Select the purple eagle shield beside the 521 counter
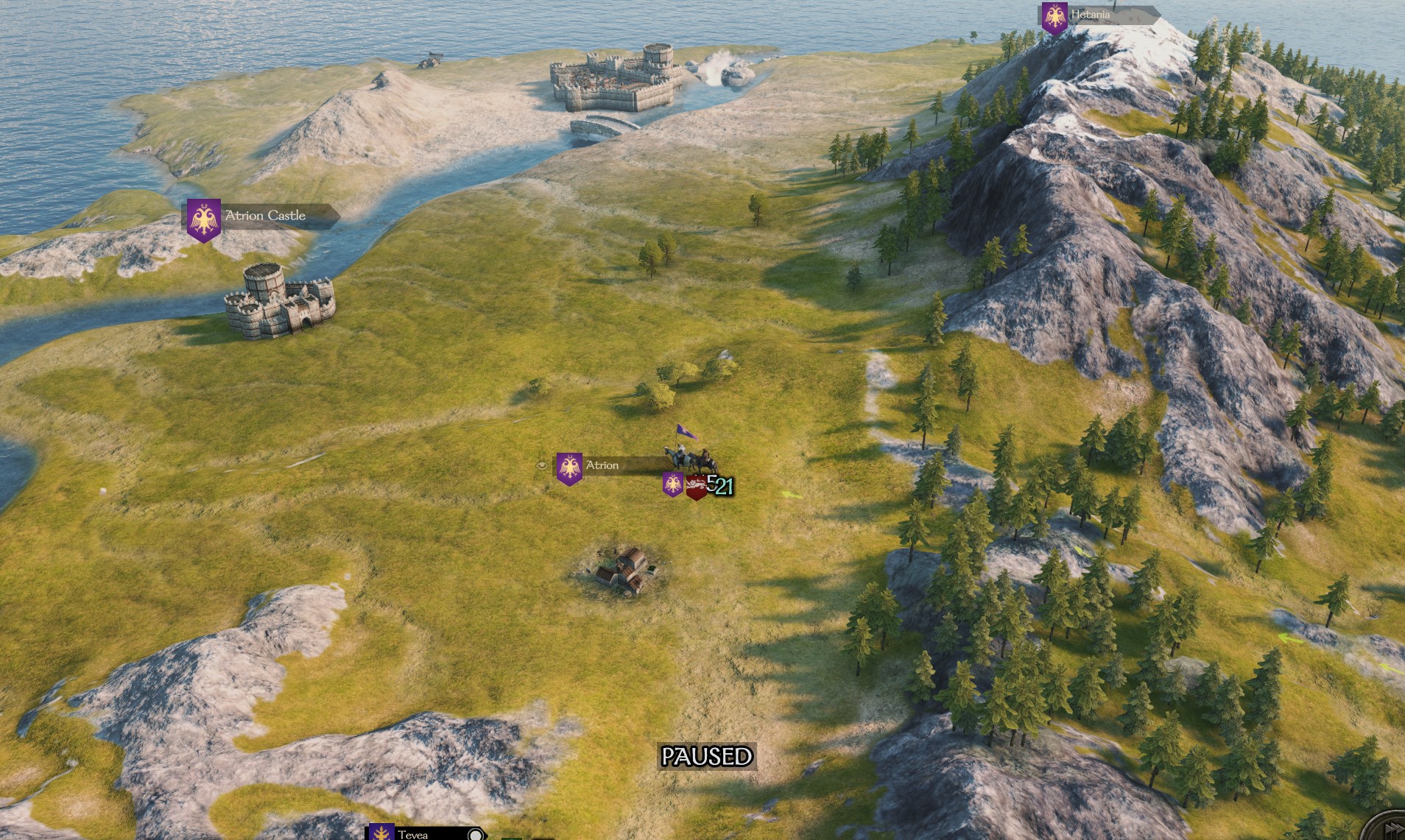Viewport: 1405px width, 840px height. pos(673,485)
